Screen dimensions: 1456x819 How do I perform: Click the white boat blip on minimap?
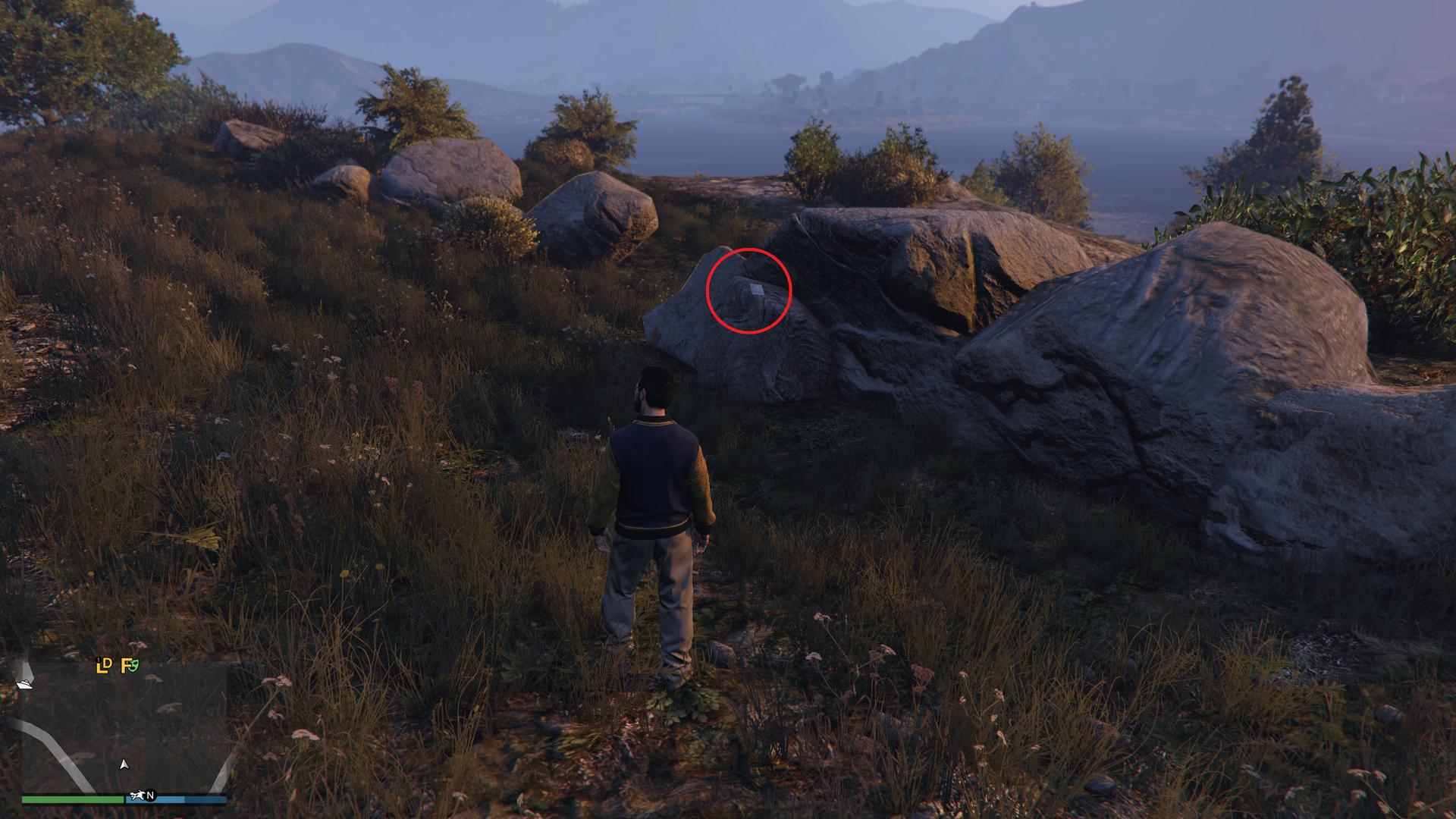(x=24, y=684)
